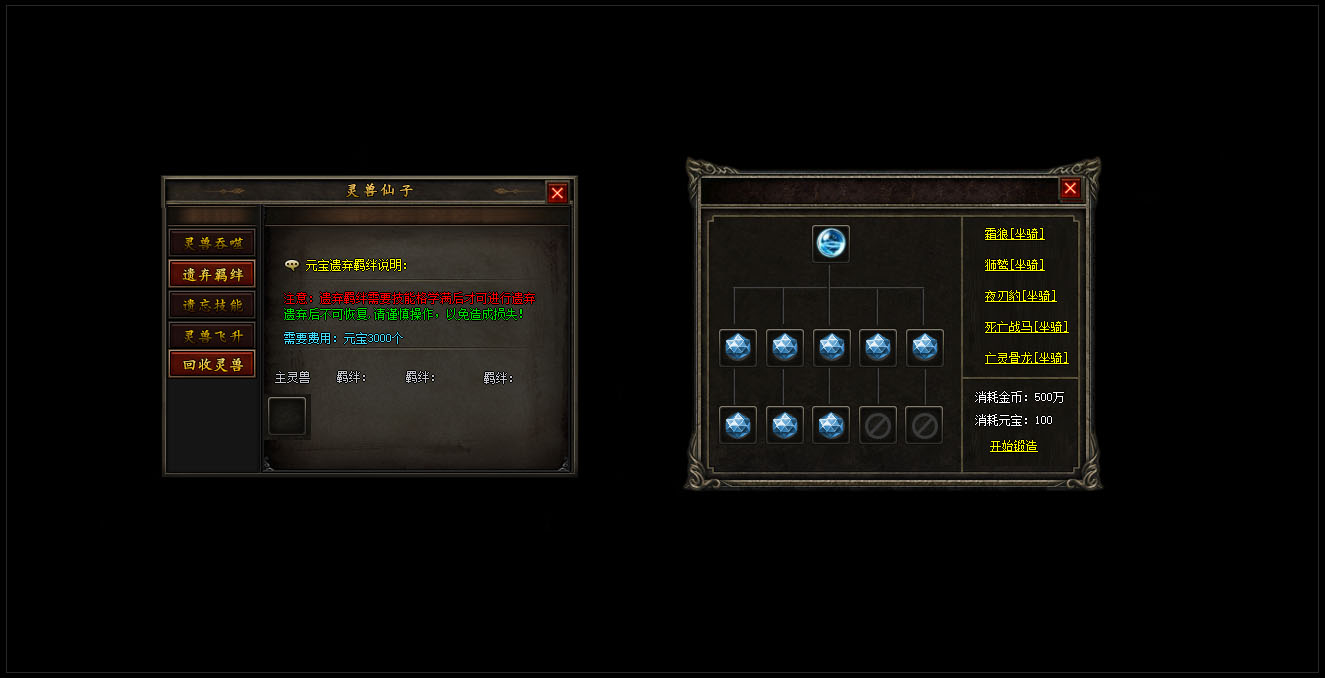The image size is (1325, 678).
Task: Close the 灵兽仙子 window
Action: click(x=558, y=193)
